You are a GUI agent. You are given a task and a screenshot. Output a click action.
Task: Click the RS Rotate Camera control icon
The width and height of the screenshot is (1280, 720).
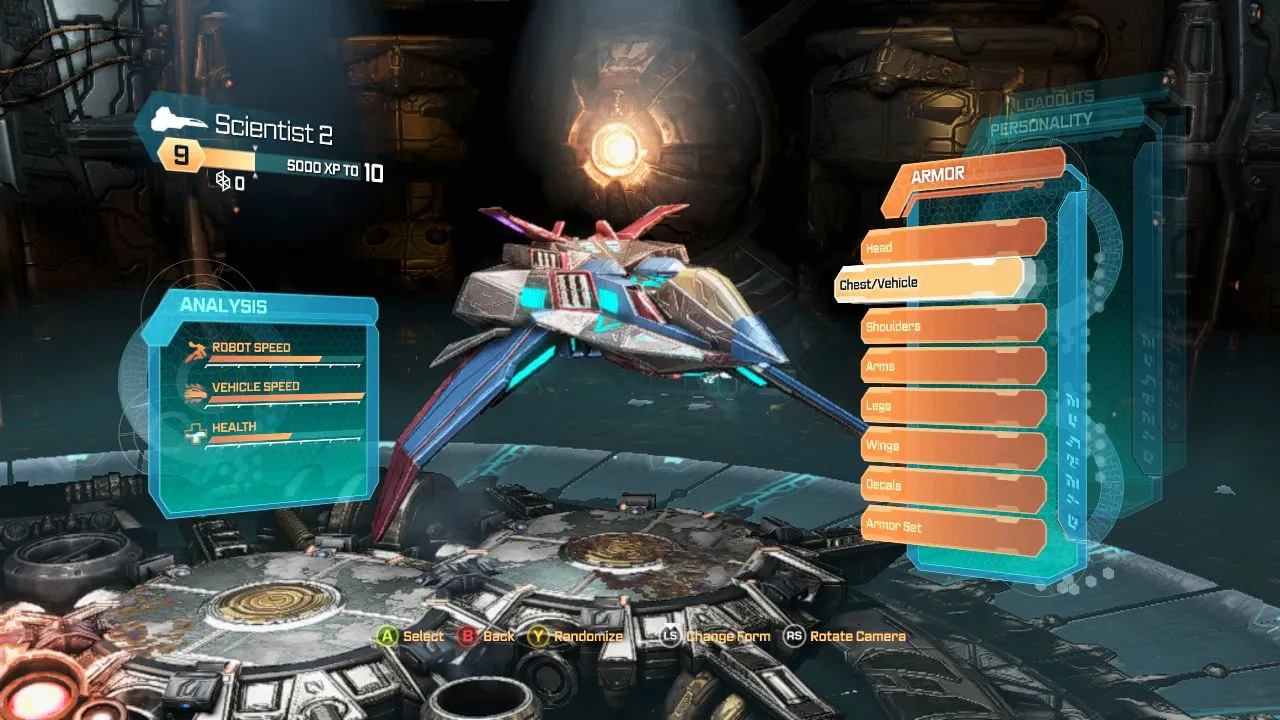(x=795, y=636)
